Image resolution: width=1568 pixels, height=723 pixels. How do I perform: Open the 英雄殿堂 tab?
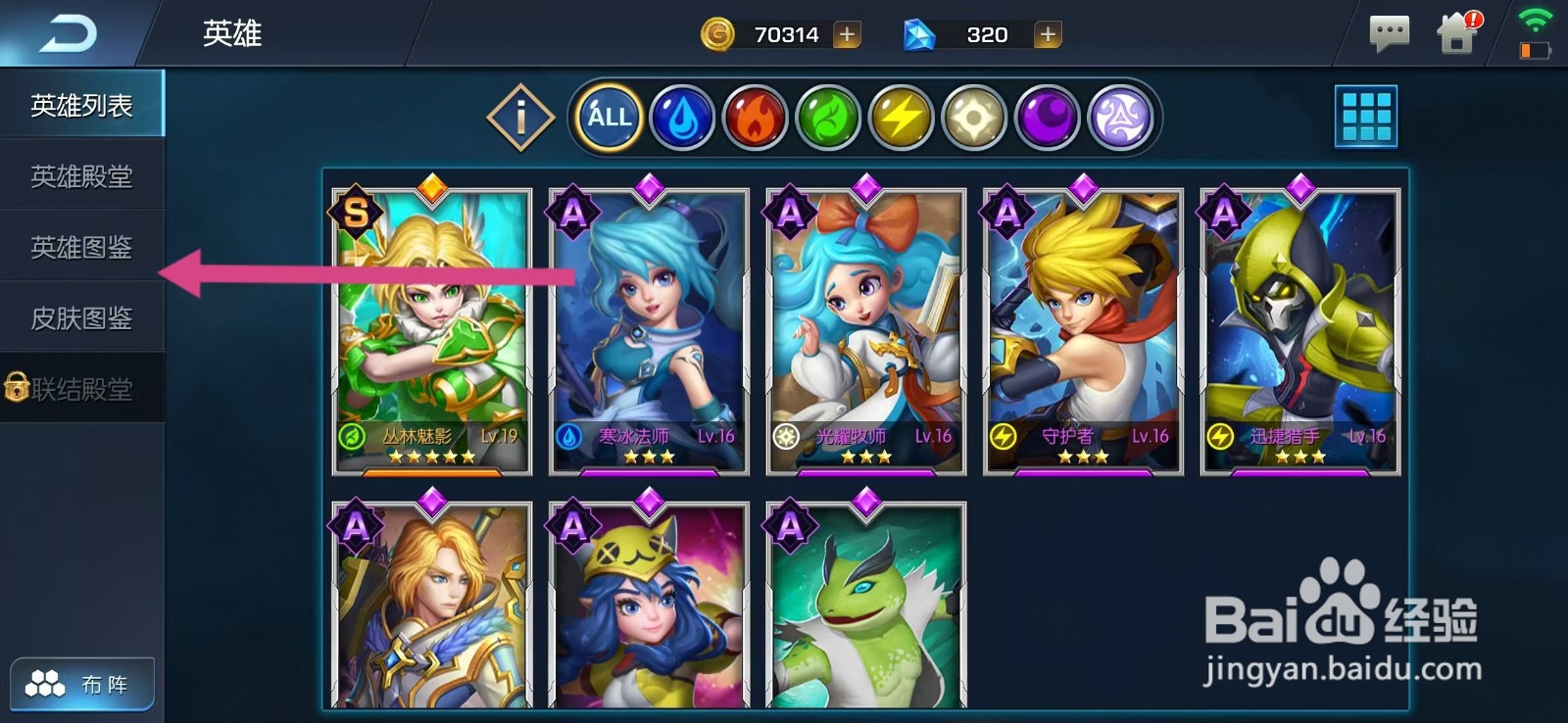tap(81, 176)
